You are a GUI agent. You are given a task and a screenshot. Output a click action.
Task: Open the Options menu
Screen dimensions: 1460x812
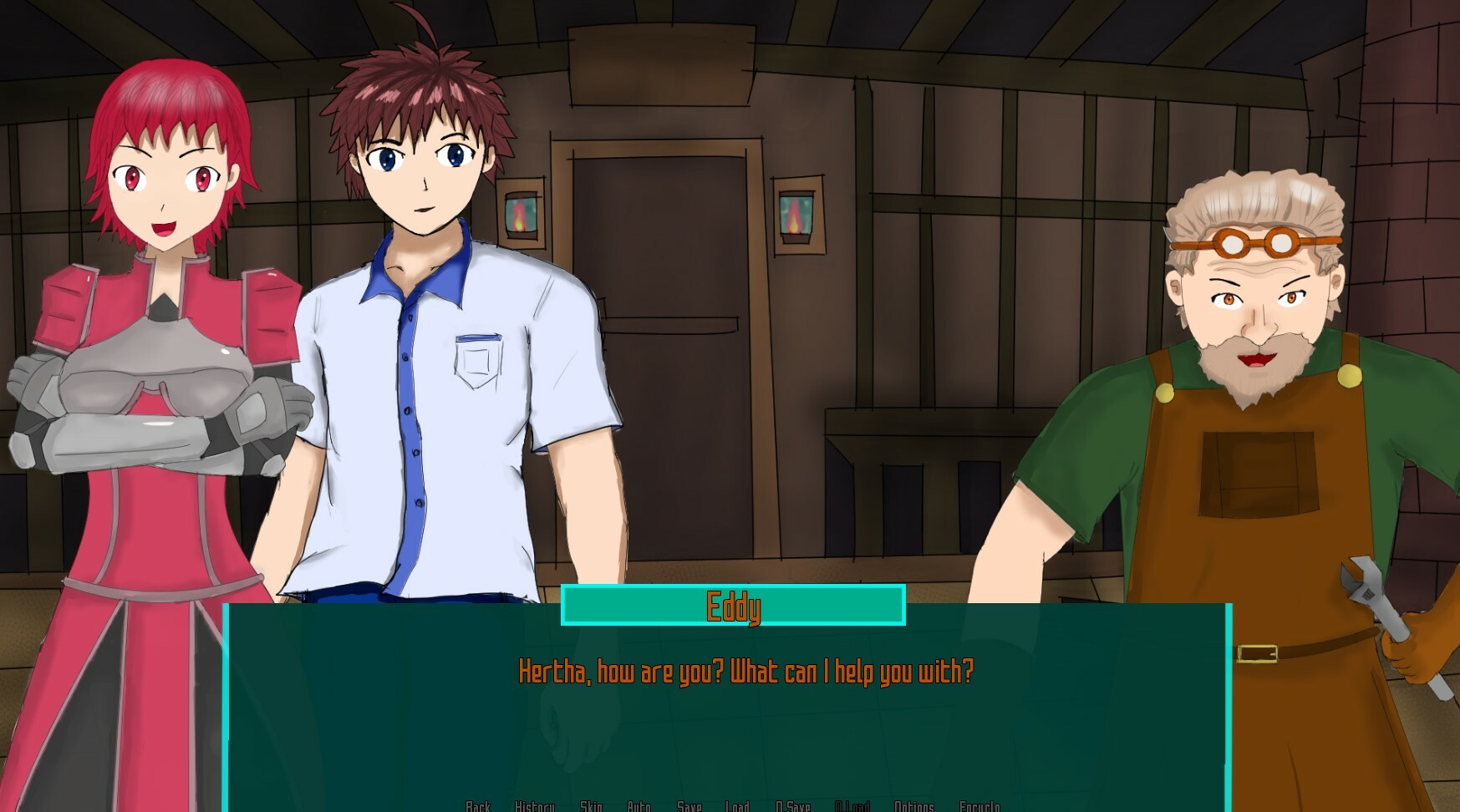click(913, 806)
